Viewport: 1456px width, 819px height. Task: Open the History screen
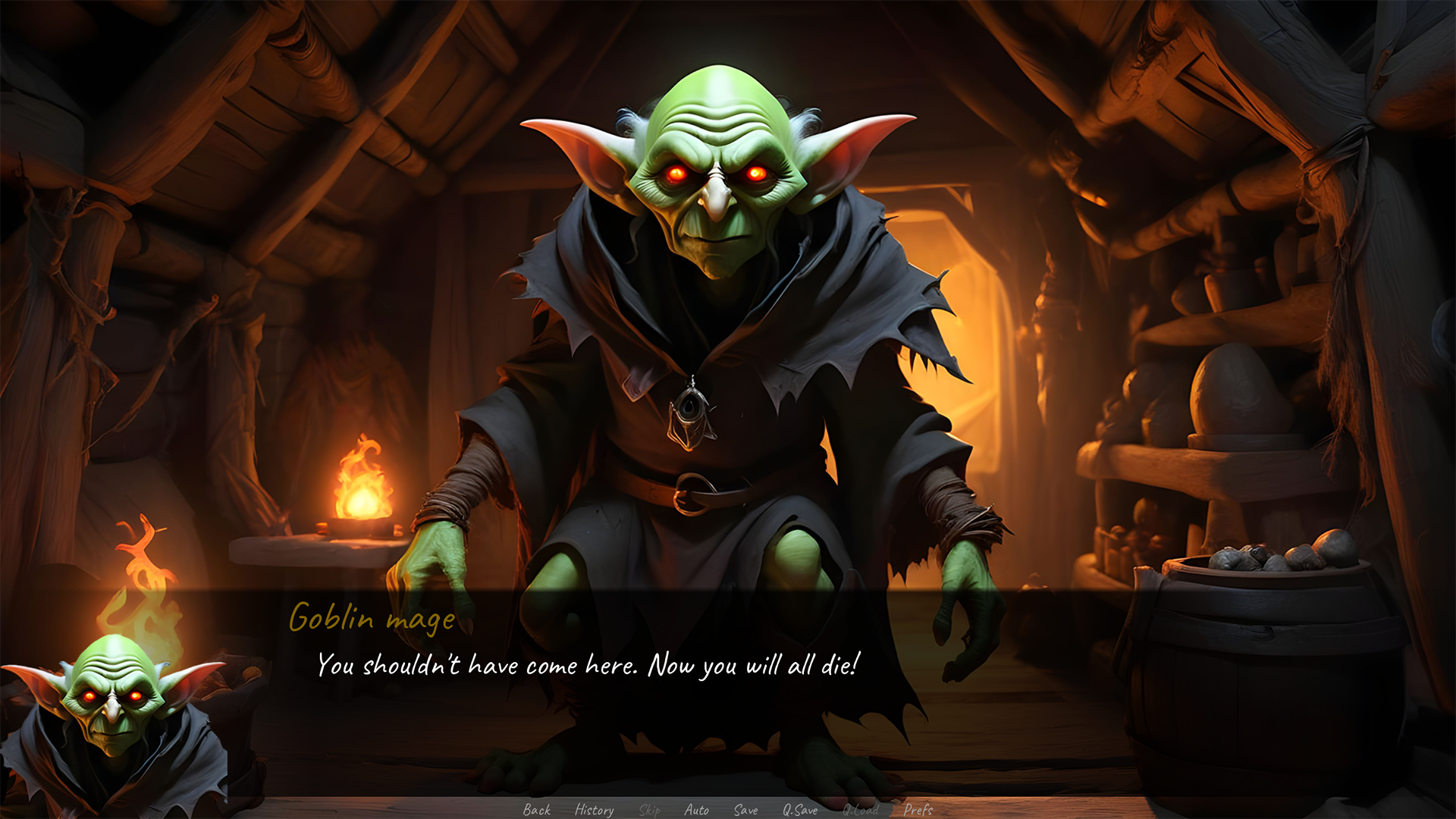click(594, 811)
